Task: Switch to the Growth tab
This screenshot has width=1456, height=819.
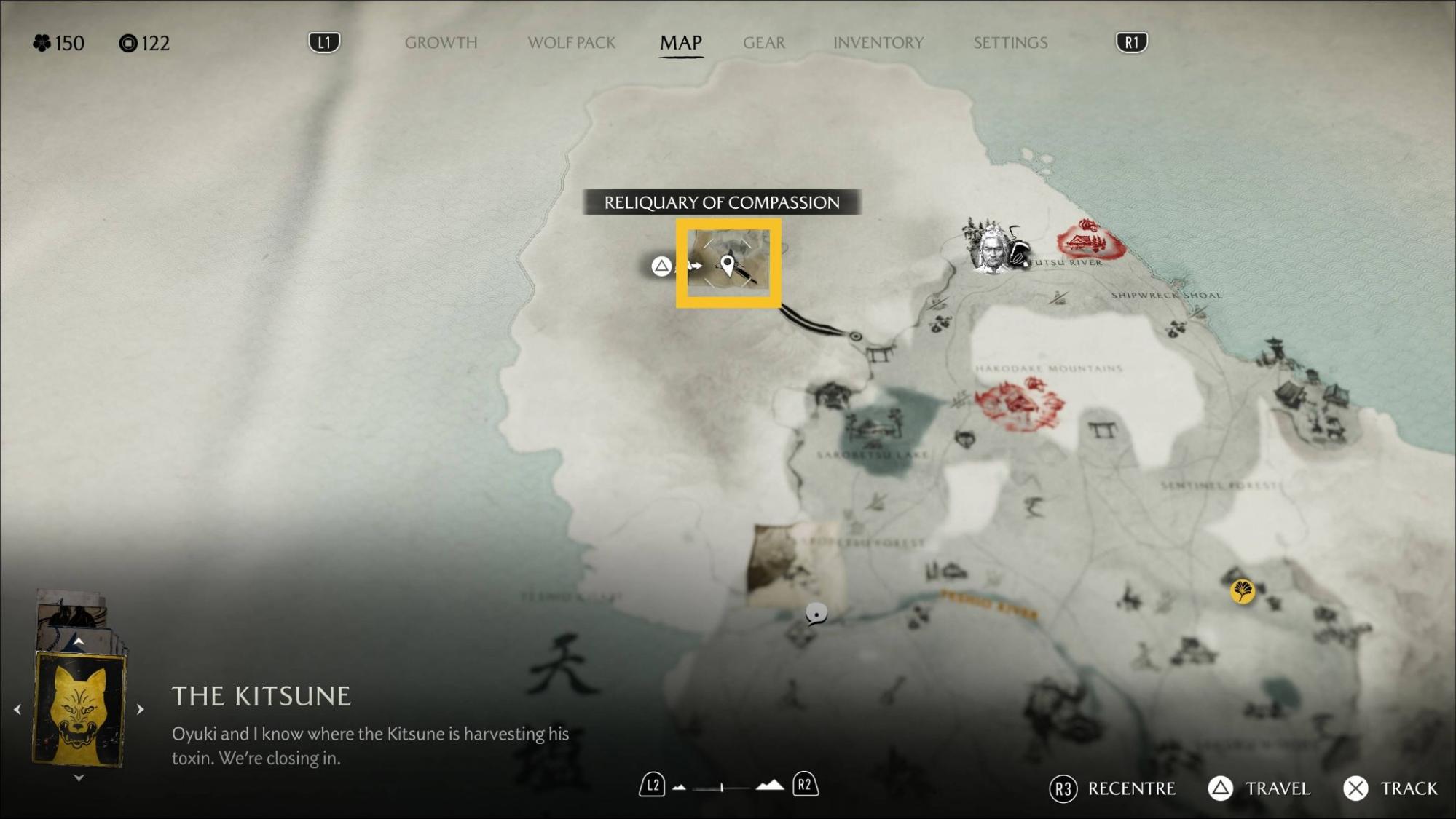Action: tap(441, 43)
